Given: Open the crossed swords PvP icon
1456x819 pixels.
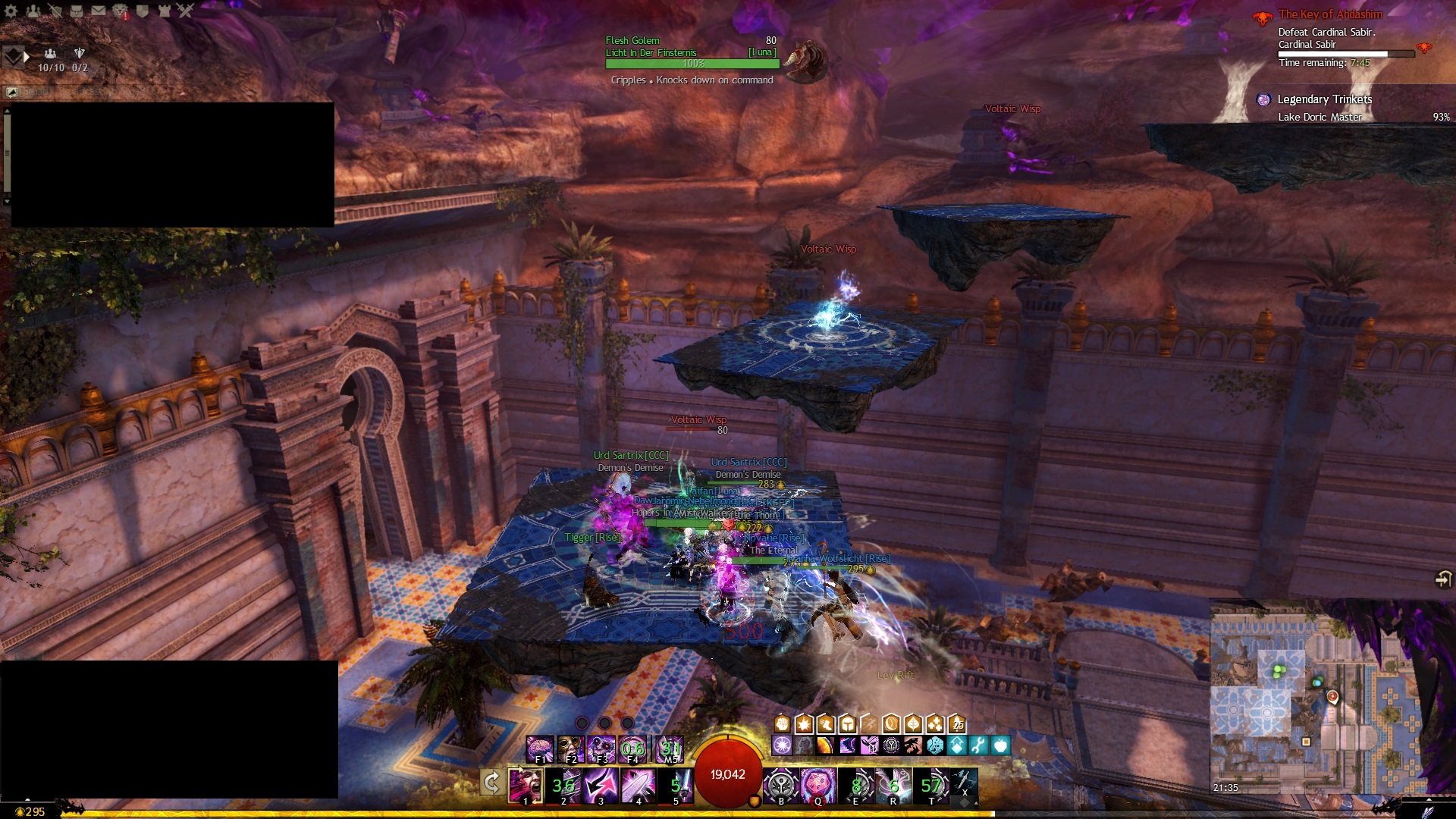Looking at the screenshot, I should 186,11.
